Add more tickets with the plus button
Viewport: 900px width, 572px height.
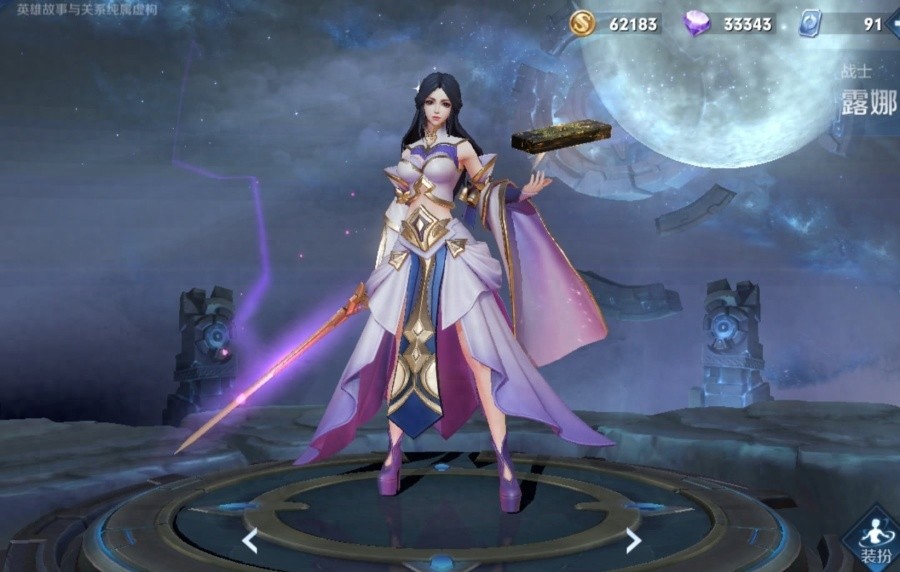pos(894,23)
